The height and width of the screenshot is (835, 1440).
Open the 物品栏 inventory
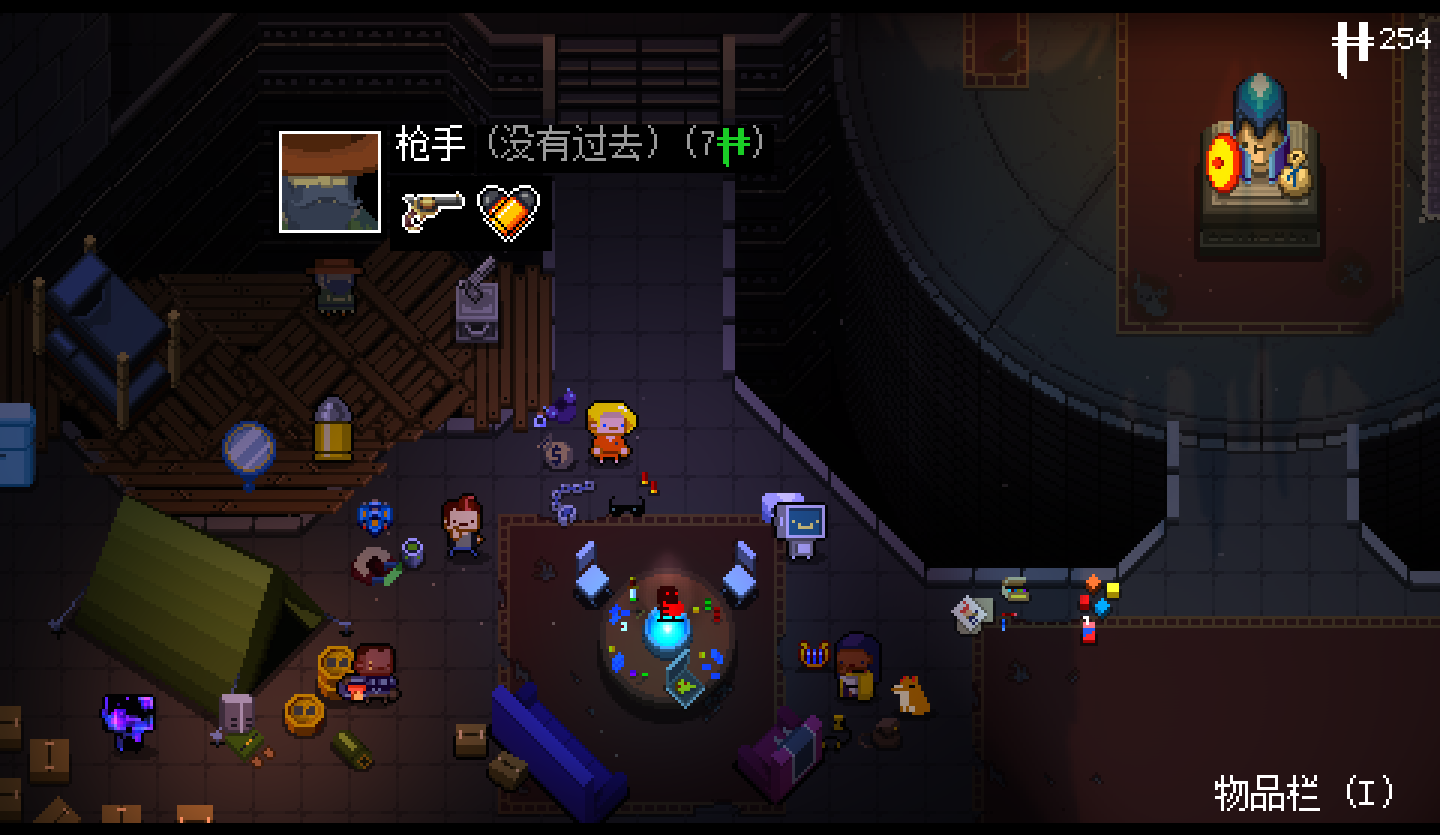(x=1304, y=793)
